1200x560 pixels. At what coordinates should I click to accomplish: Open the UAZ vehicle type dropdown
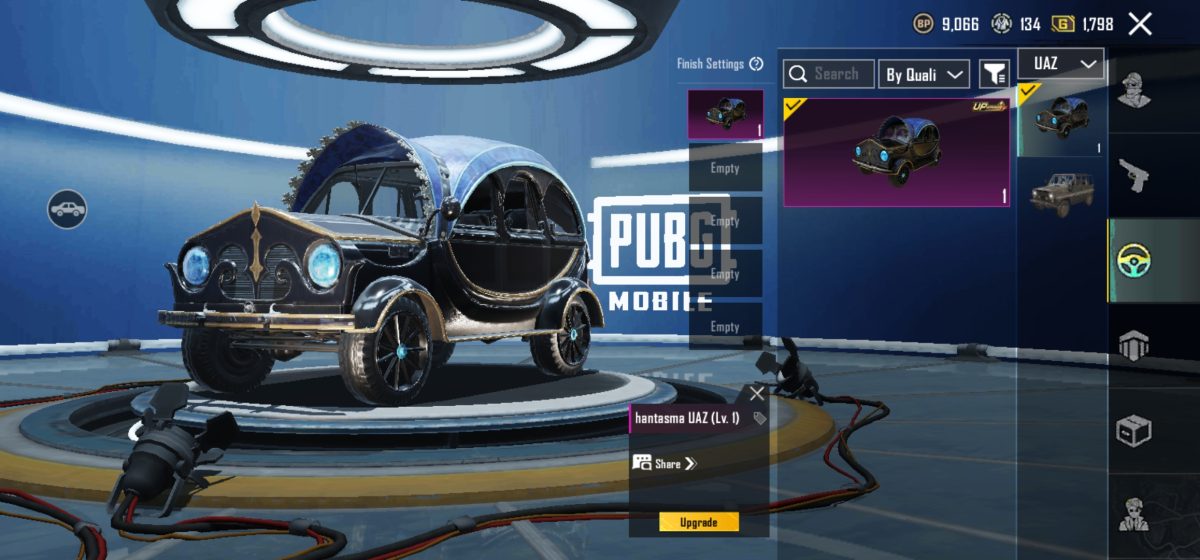click(1061, 64)
